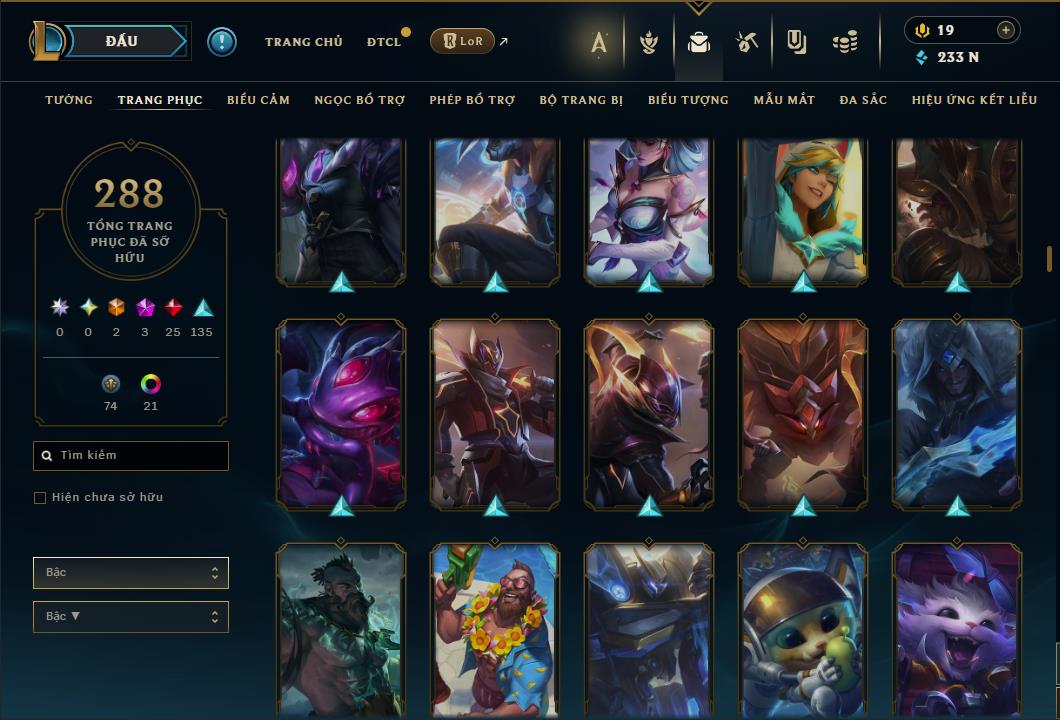Image resolution: width=1060 pixels, height=720 pixels.
Task: Switch to the BIỂU TƯỢNG tab
Action: 688,100
